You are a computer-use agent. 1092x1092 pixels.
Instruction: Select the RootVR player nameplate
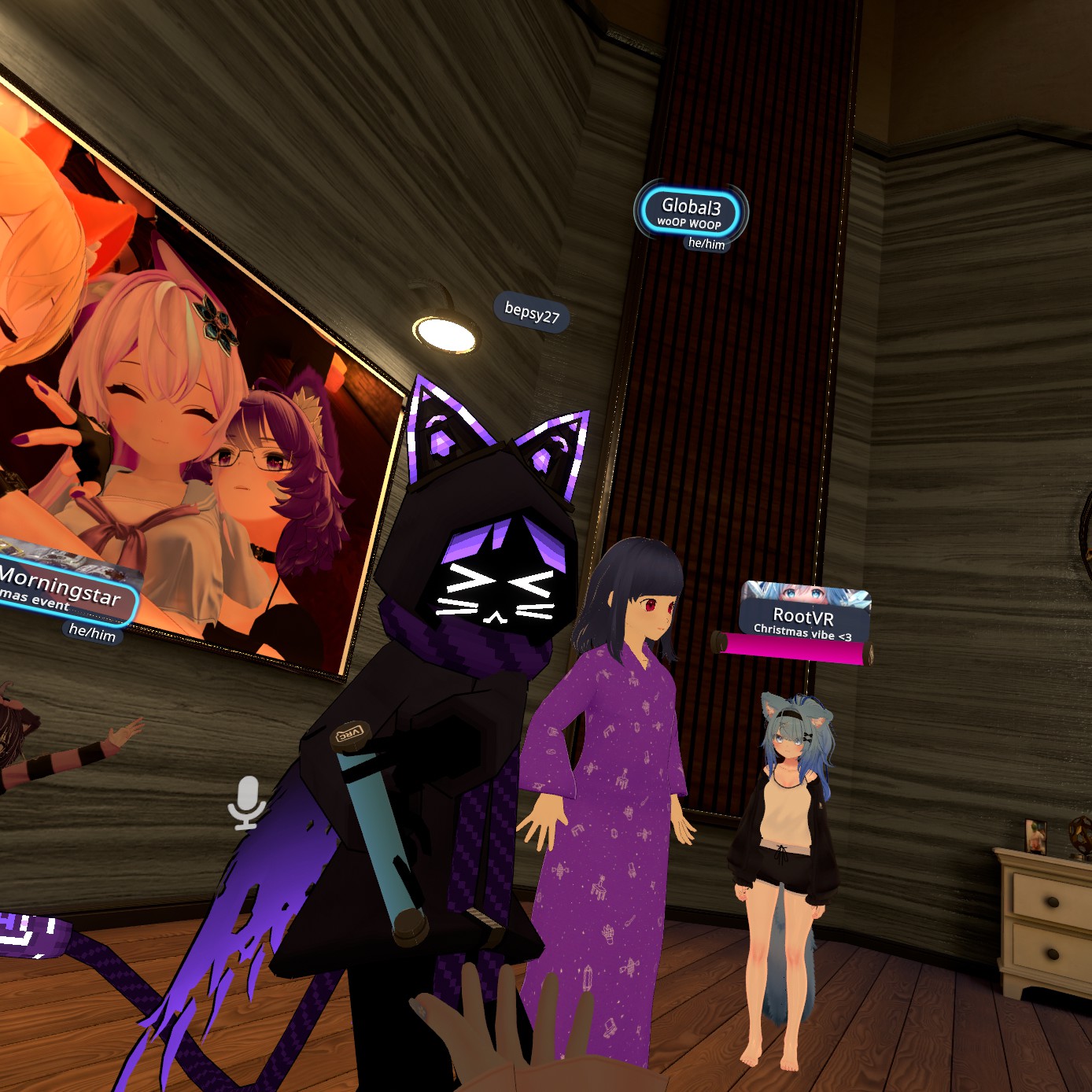coord(804,617)
